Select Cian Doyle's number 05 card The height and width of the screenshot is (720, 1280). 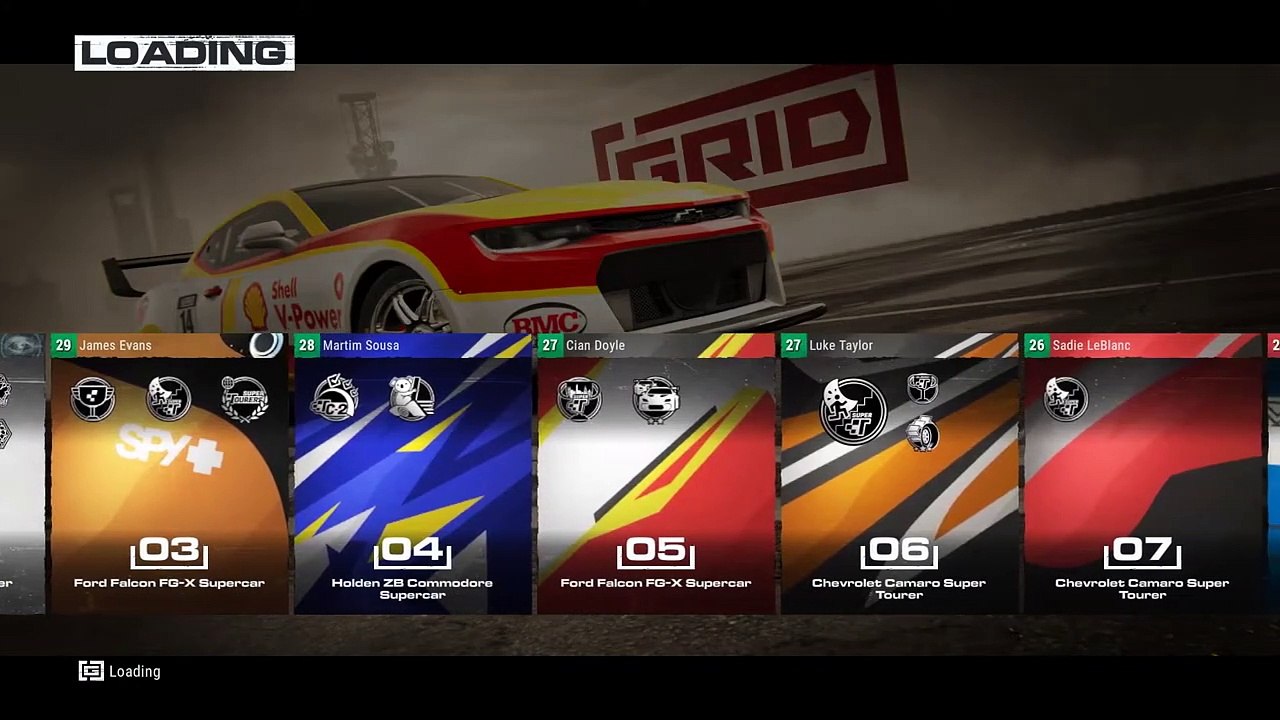coord(656,475)
